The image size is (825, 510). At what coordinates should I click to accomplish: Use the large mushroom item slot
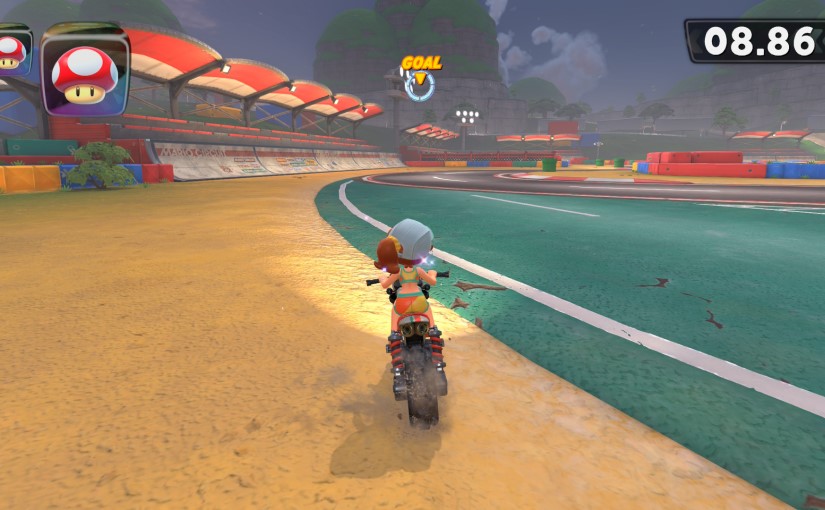[85, 70]
